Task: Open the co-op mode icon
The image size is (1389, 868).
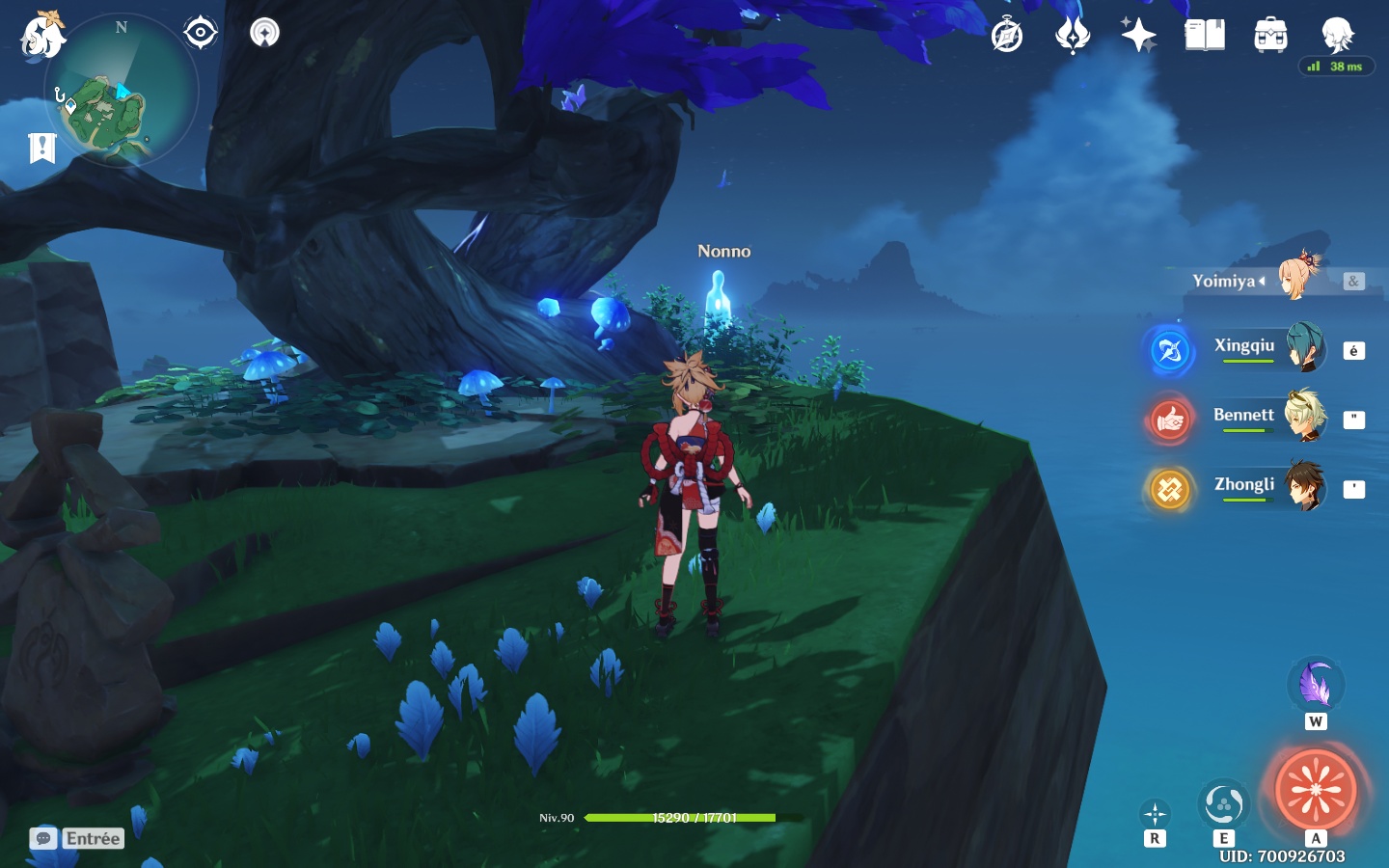Action: [264, 33]
